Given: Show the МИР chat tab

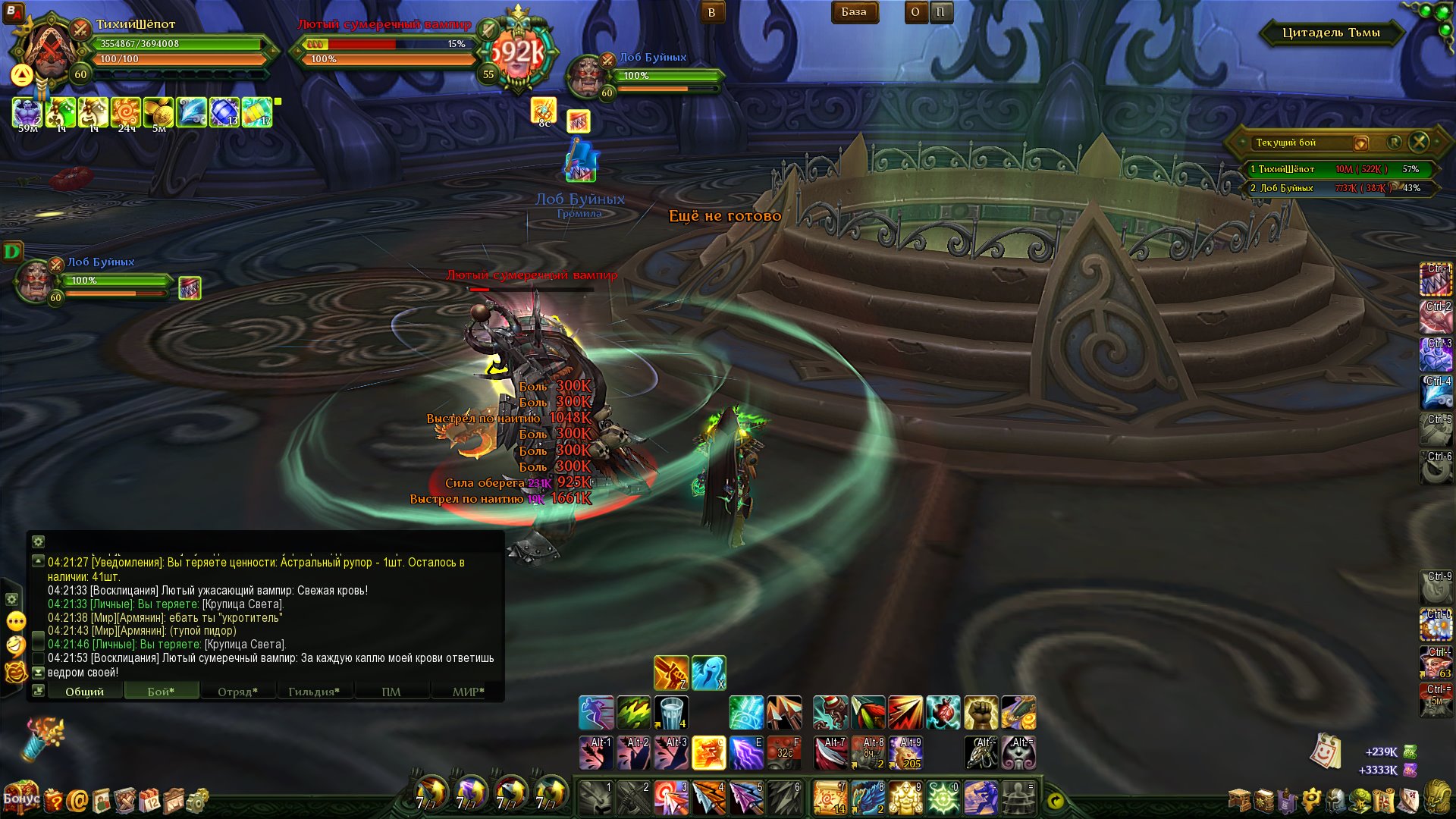Looking at the screenshot, I should pyautogui.click(x=468, y=692).
